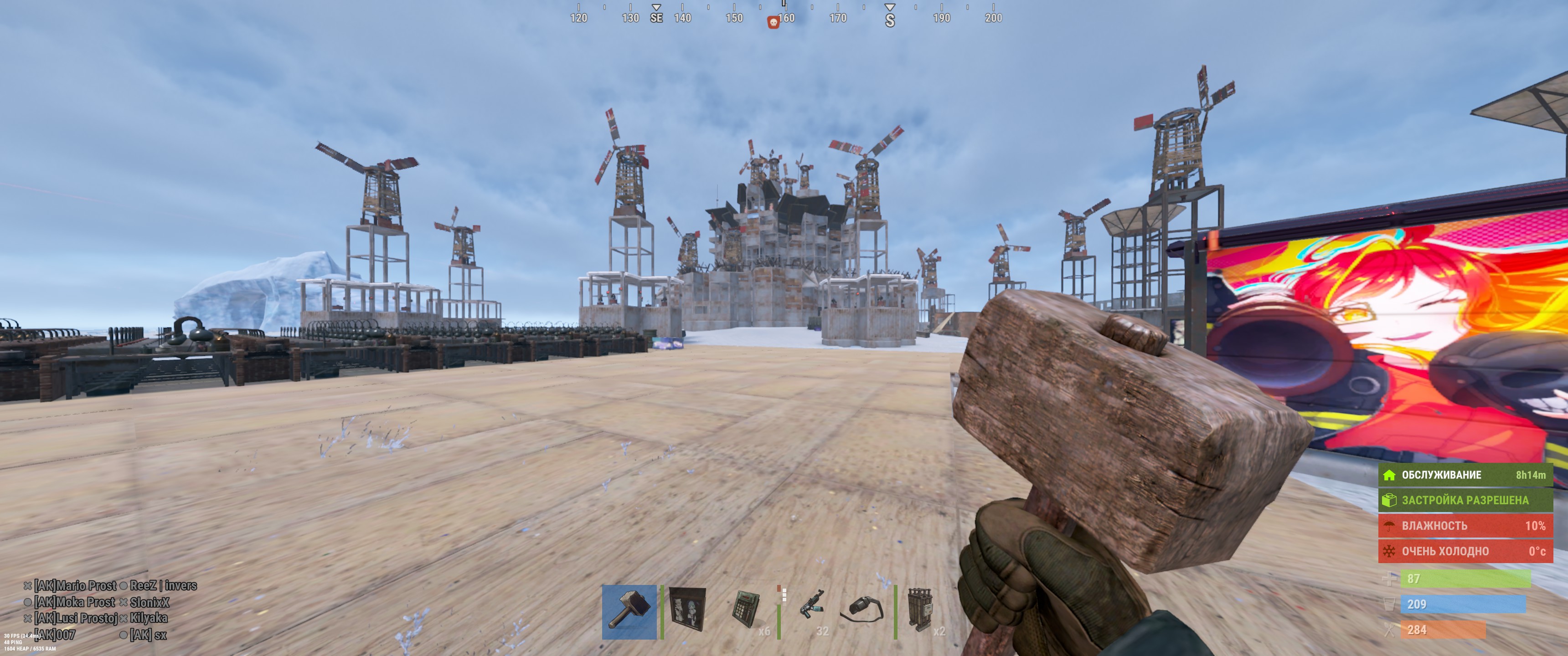The width and height of the screenshot is (1568, 656).
Task: Choose team member [AK]007
Action: [x=55, y=635]
